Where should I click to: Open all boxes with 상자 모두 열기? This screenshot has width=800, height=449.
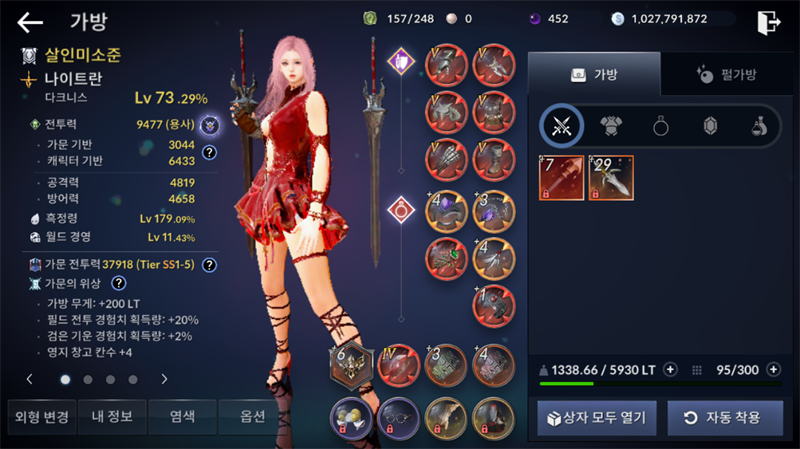click(x=596, y=417)
